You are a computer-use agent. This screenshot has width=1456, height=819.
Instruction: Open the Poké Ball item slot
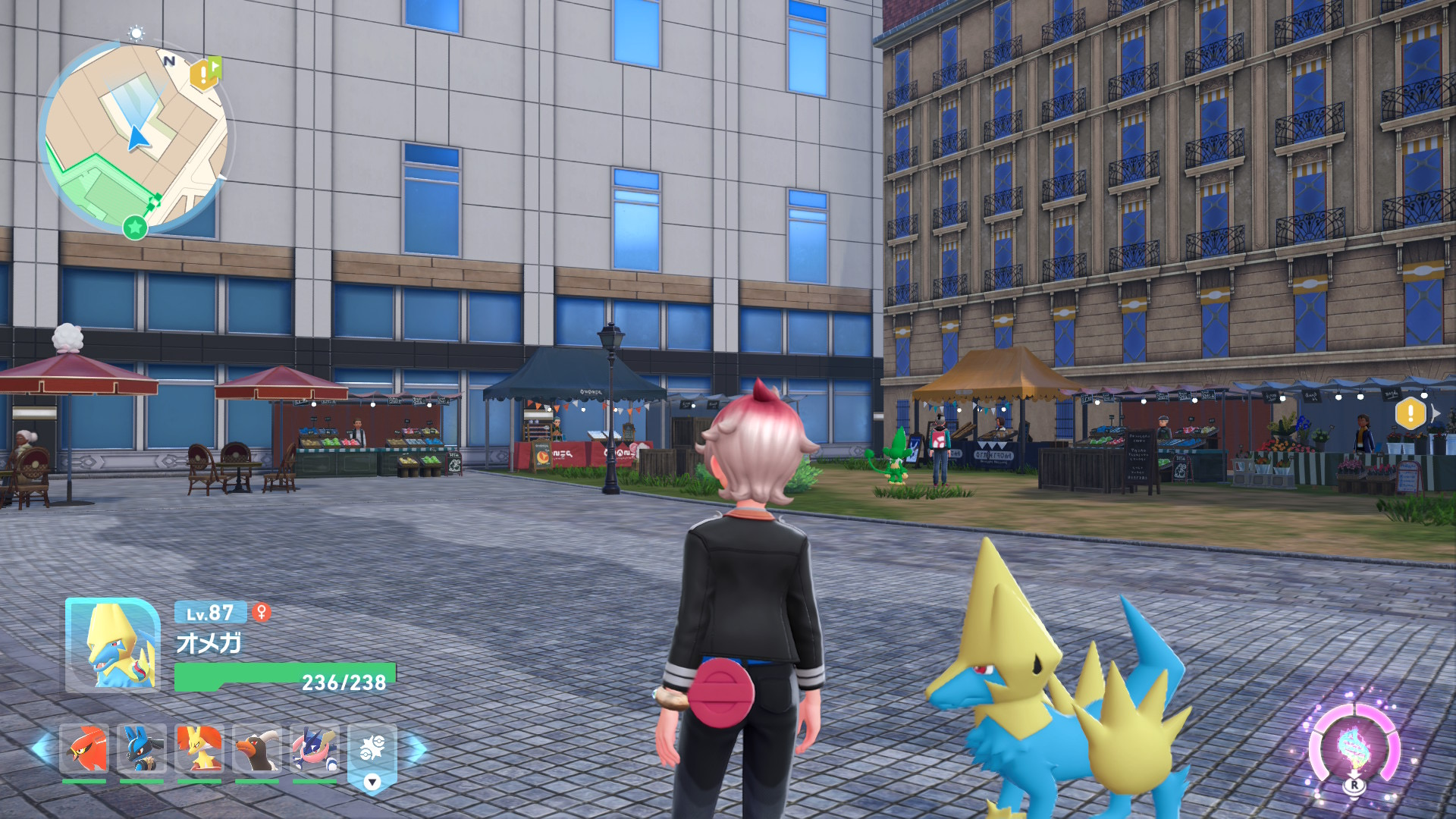point(372,751)
